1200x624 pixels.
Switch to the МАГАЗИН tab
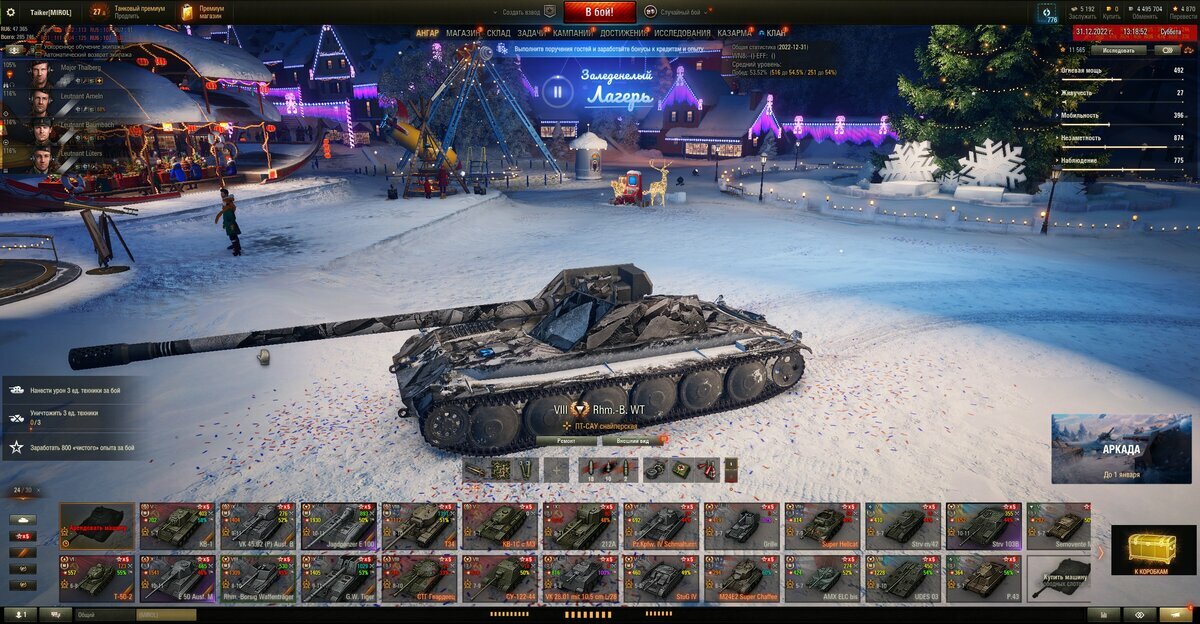(x=463, y=33)
